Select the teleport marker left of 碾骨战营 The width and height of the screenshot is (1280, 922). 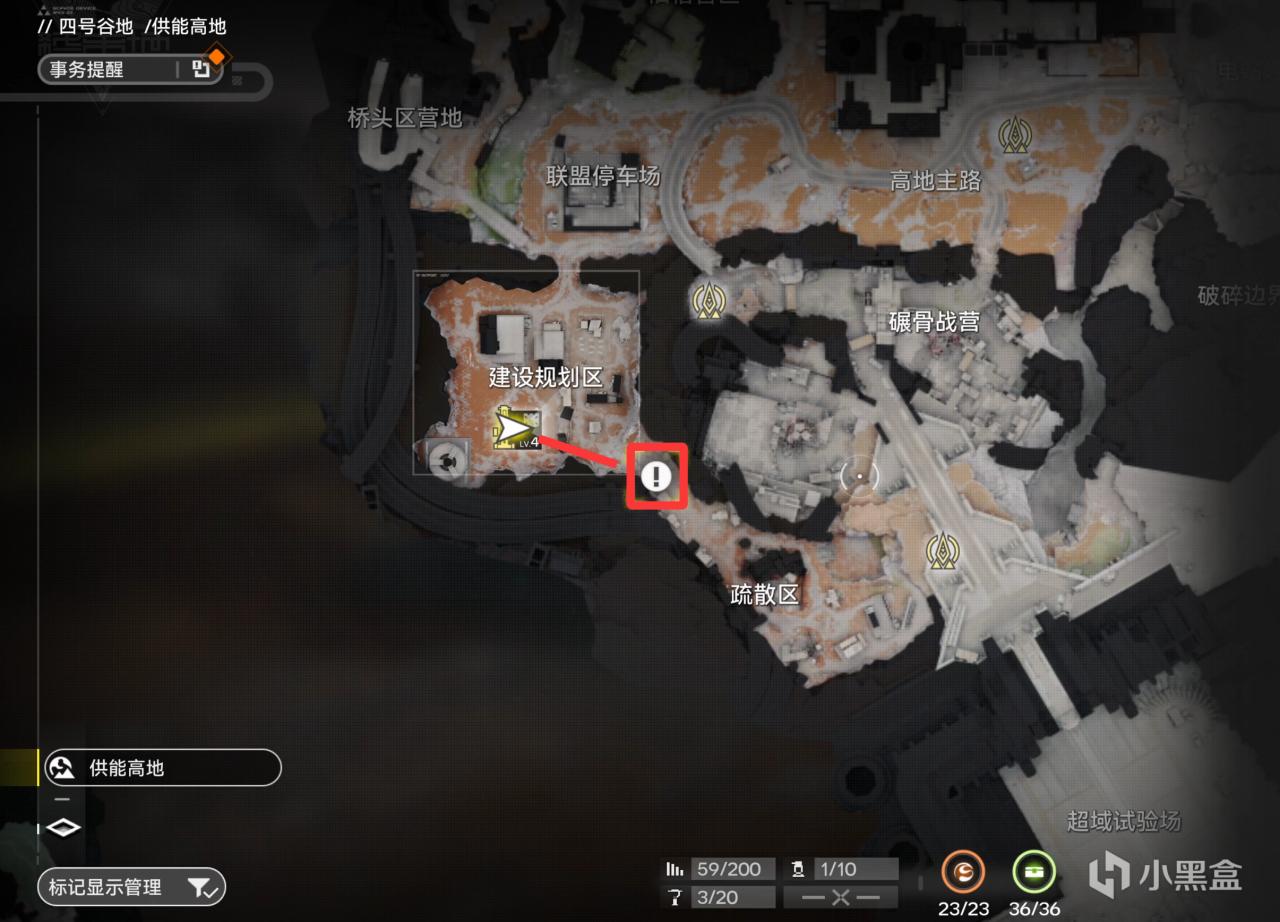pyautogui.click(x=709, y=299)
